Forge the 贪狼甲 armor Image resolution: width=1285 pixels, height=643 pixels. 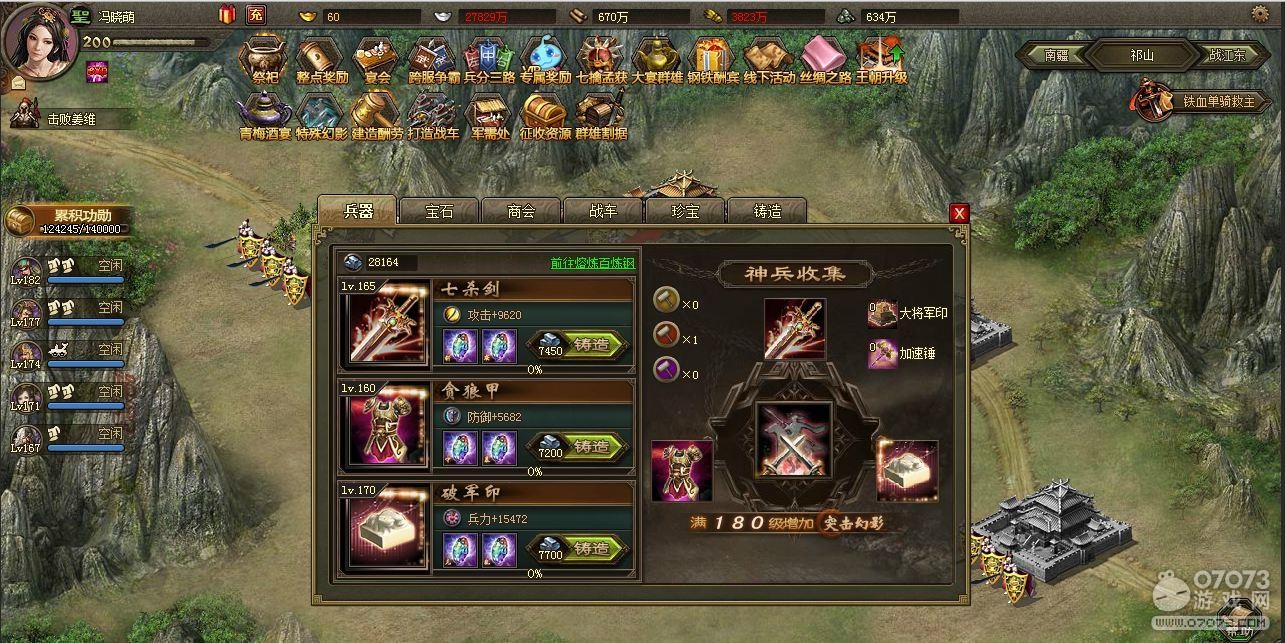pyautogui.click(x=590, y=446)
